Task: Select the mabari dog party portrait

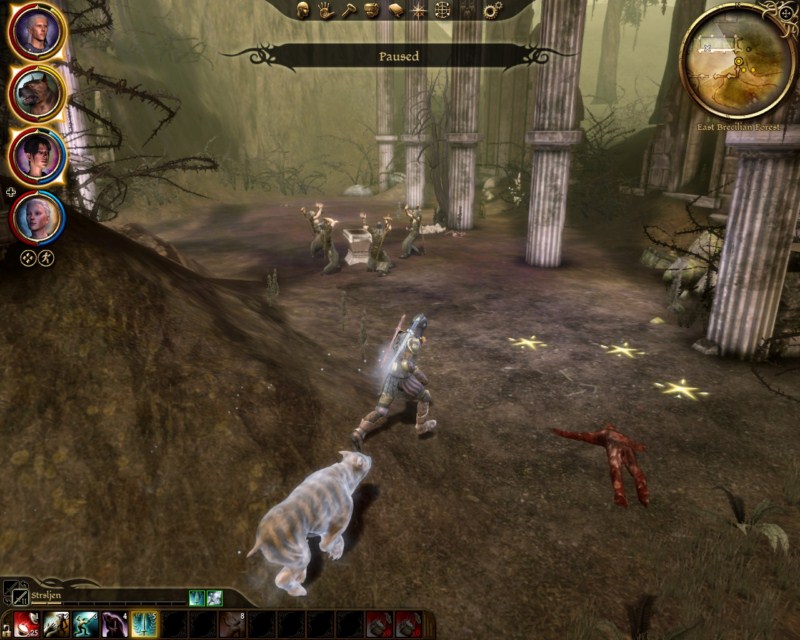Action: (37, 94)
